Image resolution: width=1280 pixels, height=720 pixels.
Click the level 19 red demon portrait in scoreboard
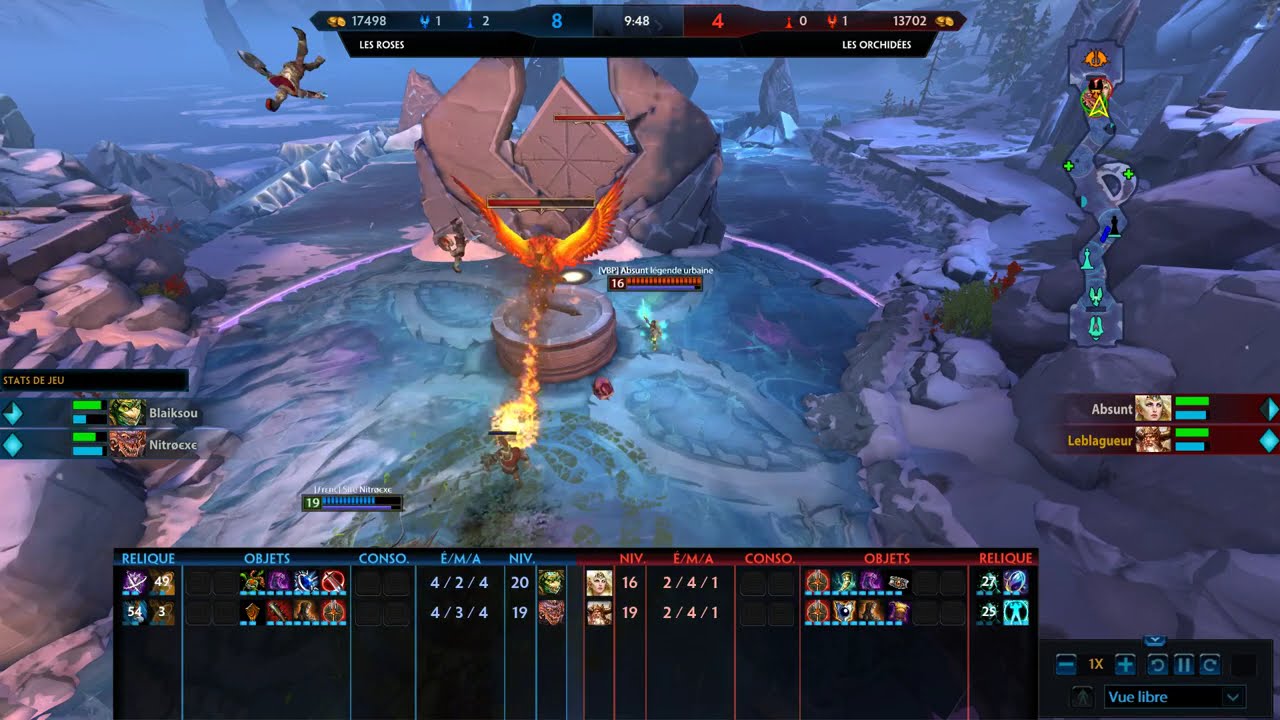550,612
